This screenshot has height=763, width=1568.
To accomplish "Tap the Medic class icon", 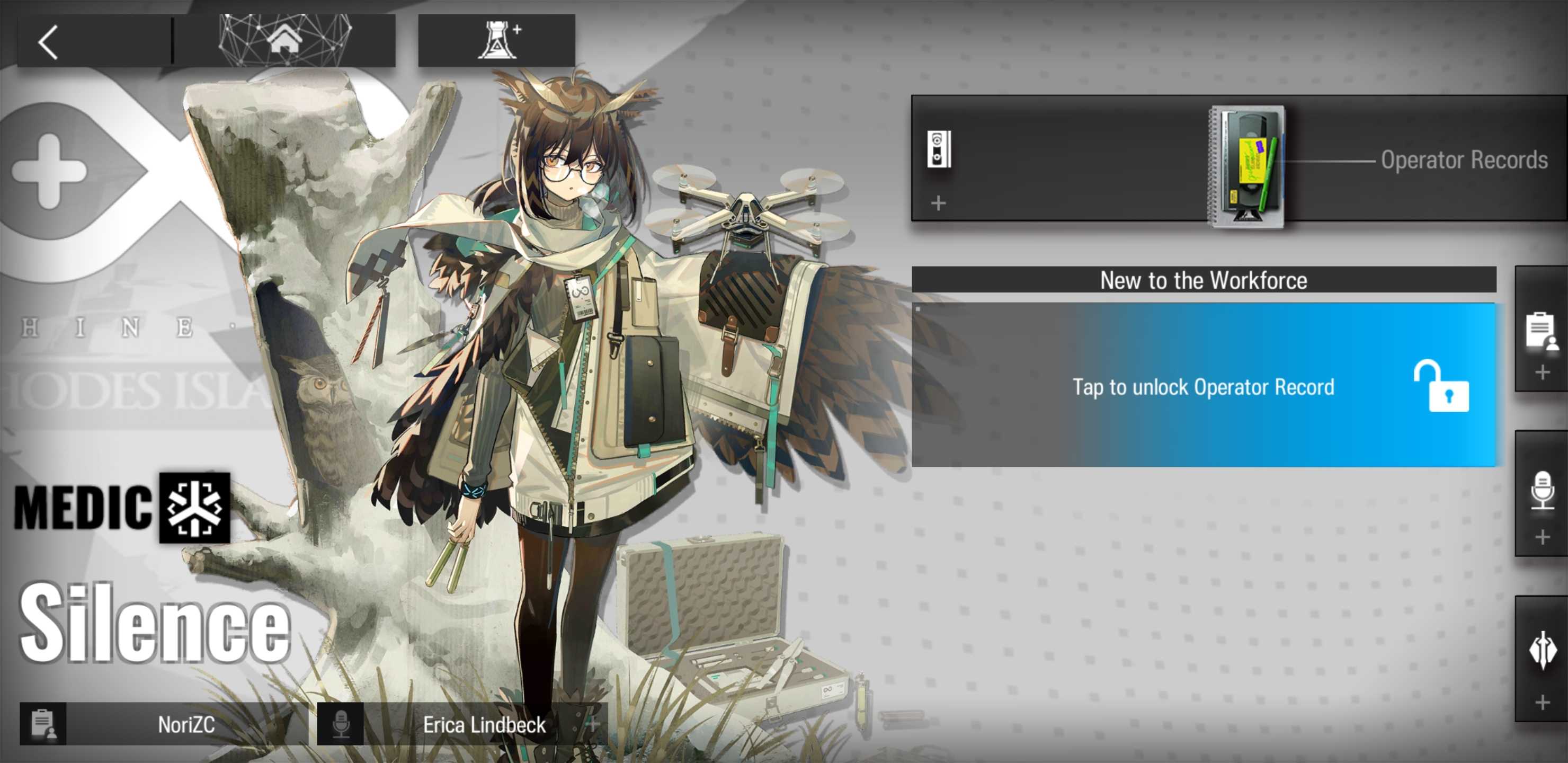I will tap(195, 507).
